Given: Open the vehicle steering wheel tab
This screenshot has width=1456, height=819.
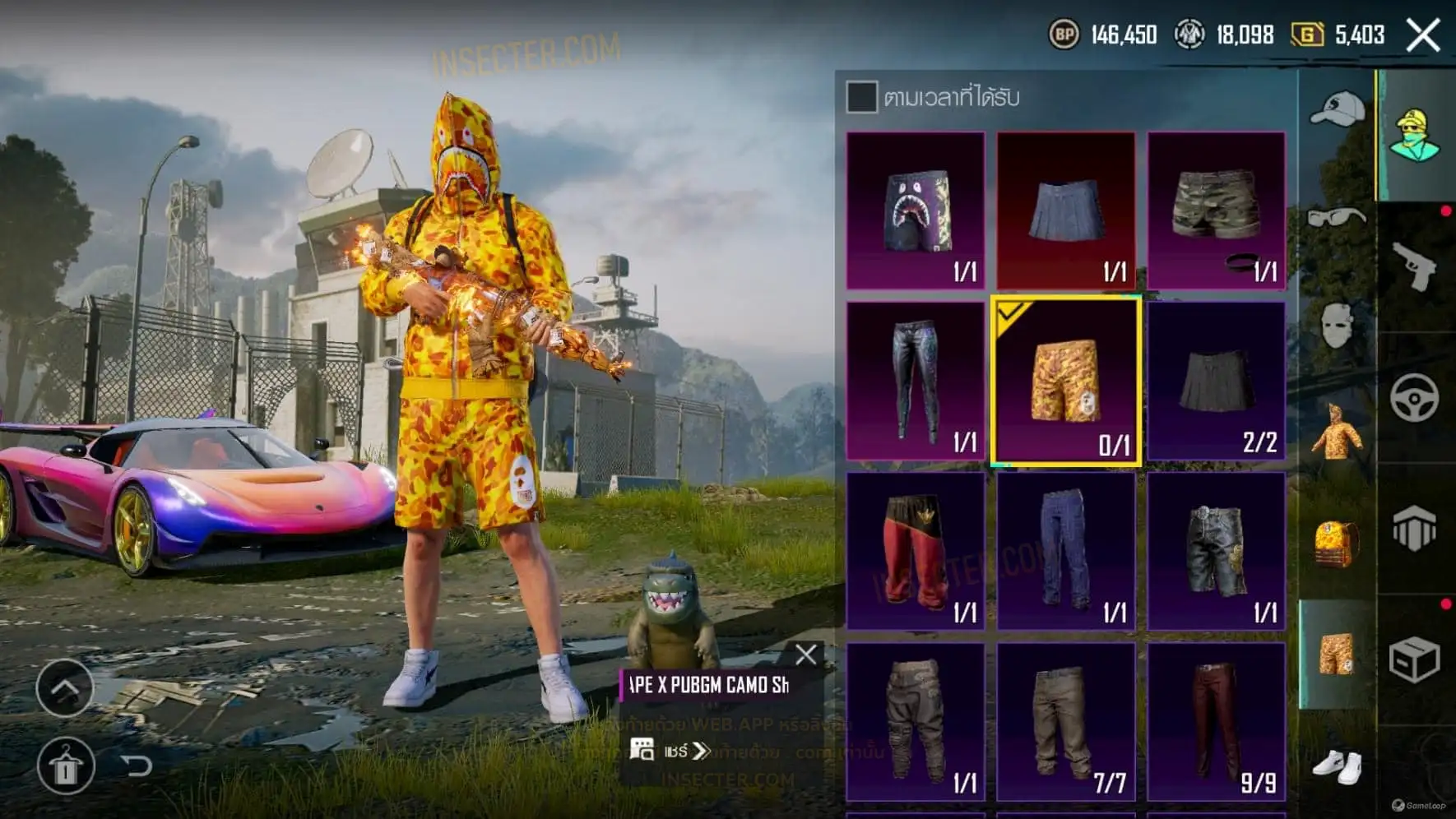Looking at the screenshot, I should 1415,398.
